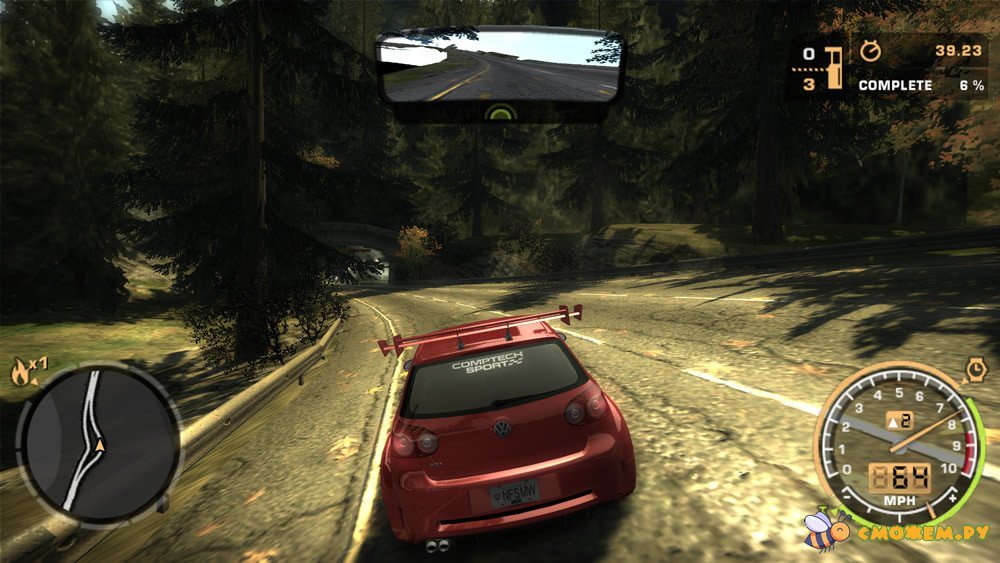Screen dimensions: 1000x563
Task: Select the speedbreaker icon above the tachometer
Action: (x=976, y=371)
